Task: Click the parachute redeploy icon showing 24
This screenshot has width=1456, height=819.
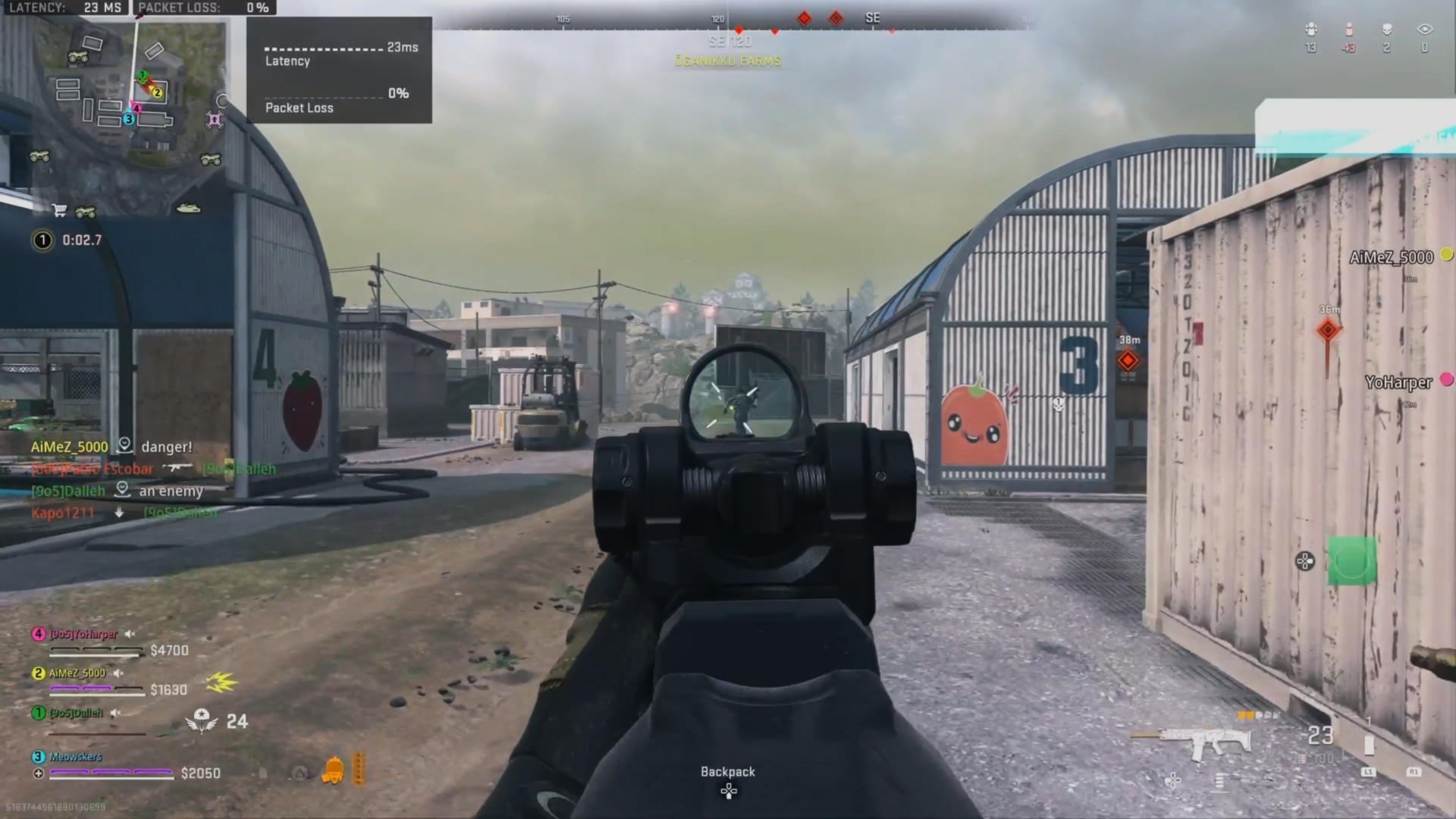Action: pyautogui.click(x=200, y=720)
